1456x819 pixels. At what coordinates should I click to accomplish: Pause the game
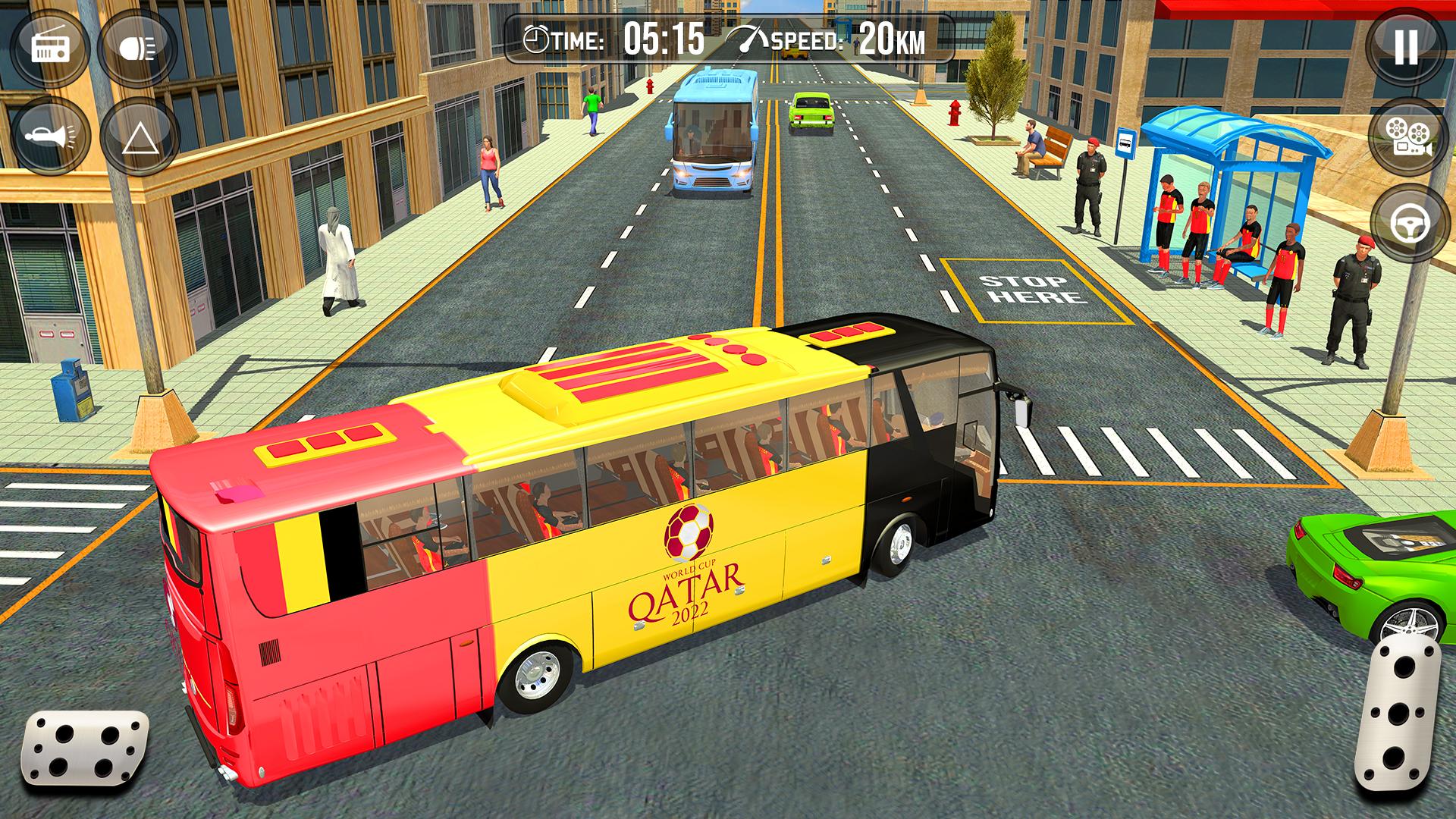click(1405, 47)
